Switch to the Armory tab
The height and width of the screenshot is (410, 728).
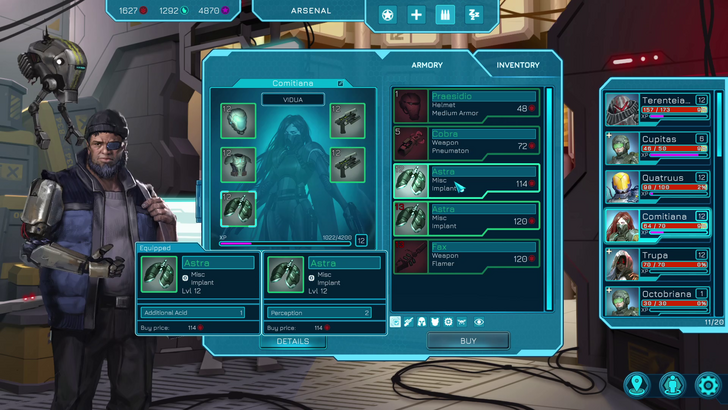[427, 65]
